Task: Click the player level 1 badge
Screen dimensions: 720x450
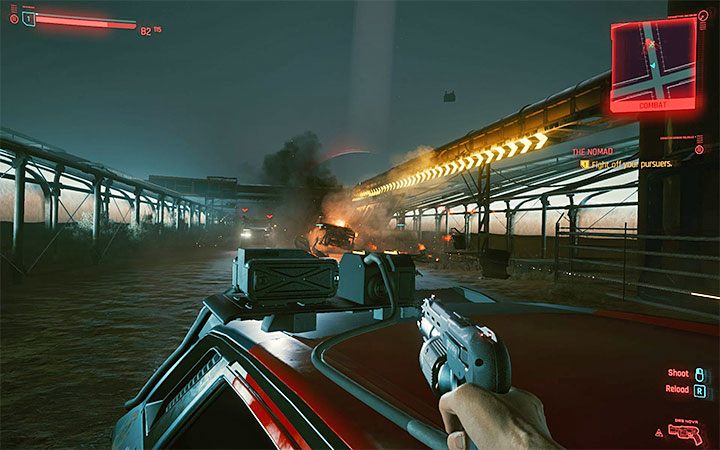Action: coord(28,19)
